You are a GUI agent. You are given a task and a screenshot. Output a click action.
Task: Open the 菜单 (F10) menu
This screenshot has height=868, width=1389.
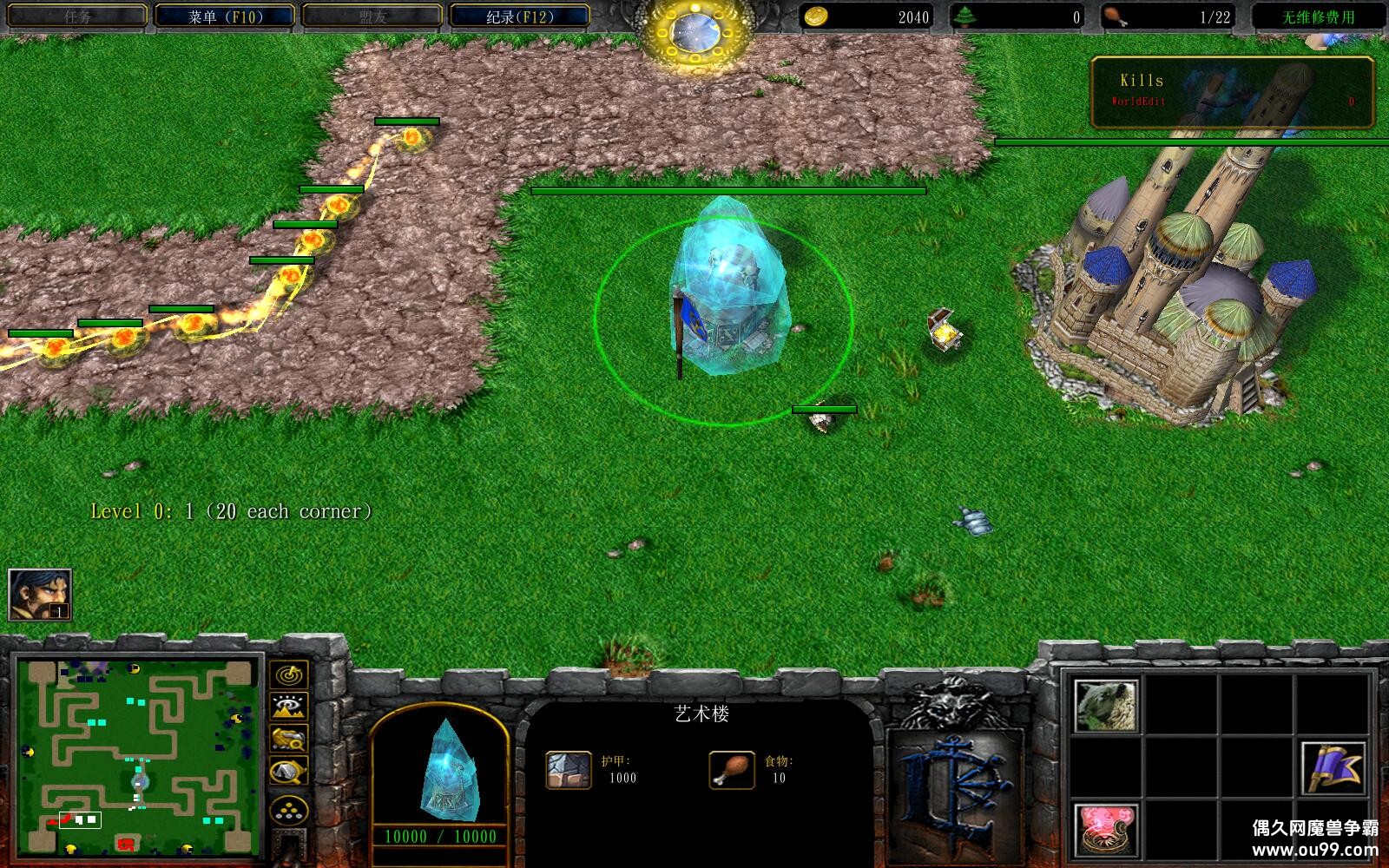(226, 16)
